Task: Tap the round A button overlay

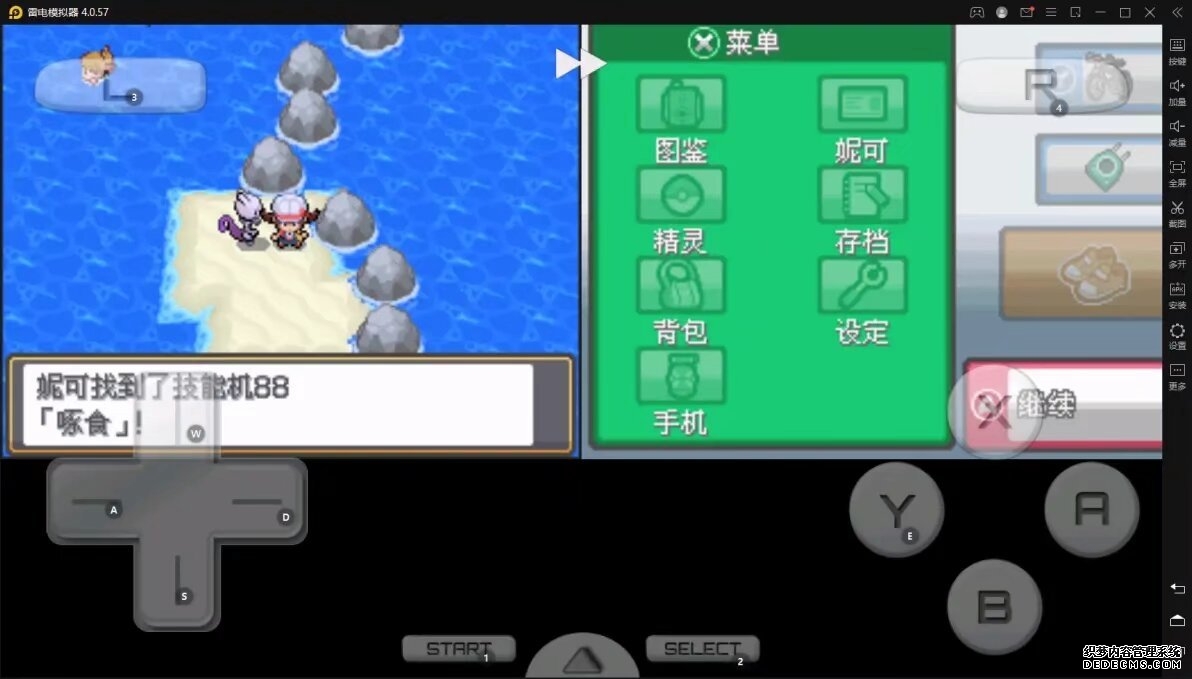Action: (x=1091, y=509)
